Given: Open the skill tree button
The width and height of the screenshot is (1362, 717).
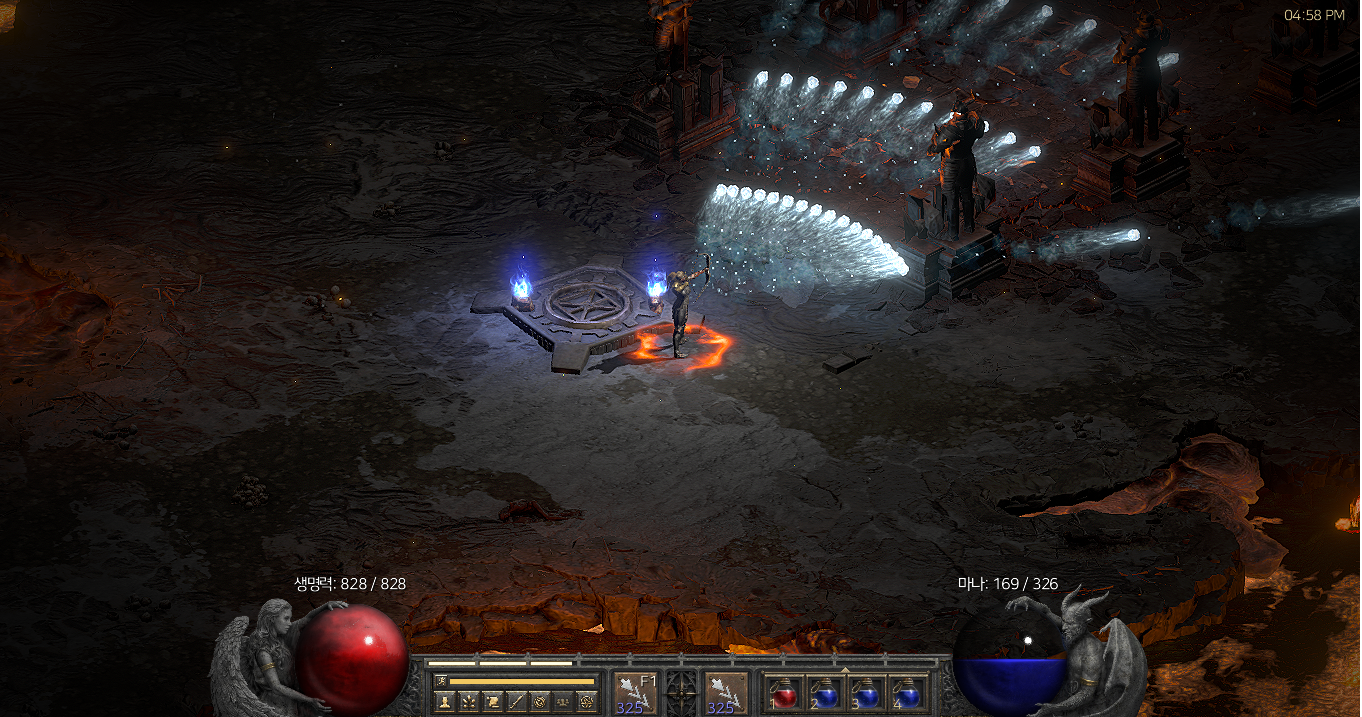Looking at the screenshot, I should [x=468, y=701].
